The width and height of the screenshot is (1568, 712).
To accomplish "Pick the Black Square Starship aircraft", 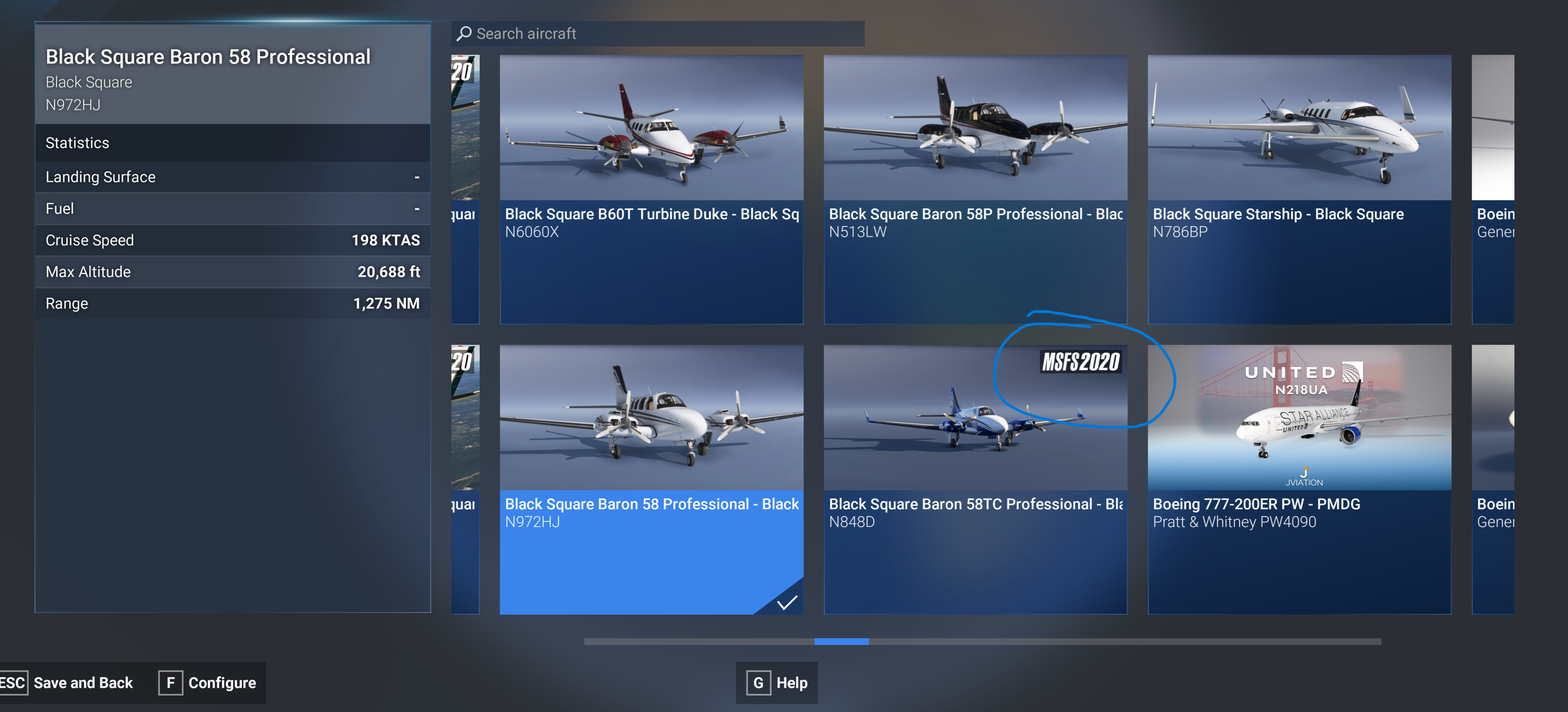I will coord(1299,188).
